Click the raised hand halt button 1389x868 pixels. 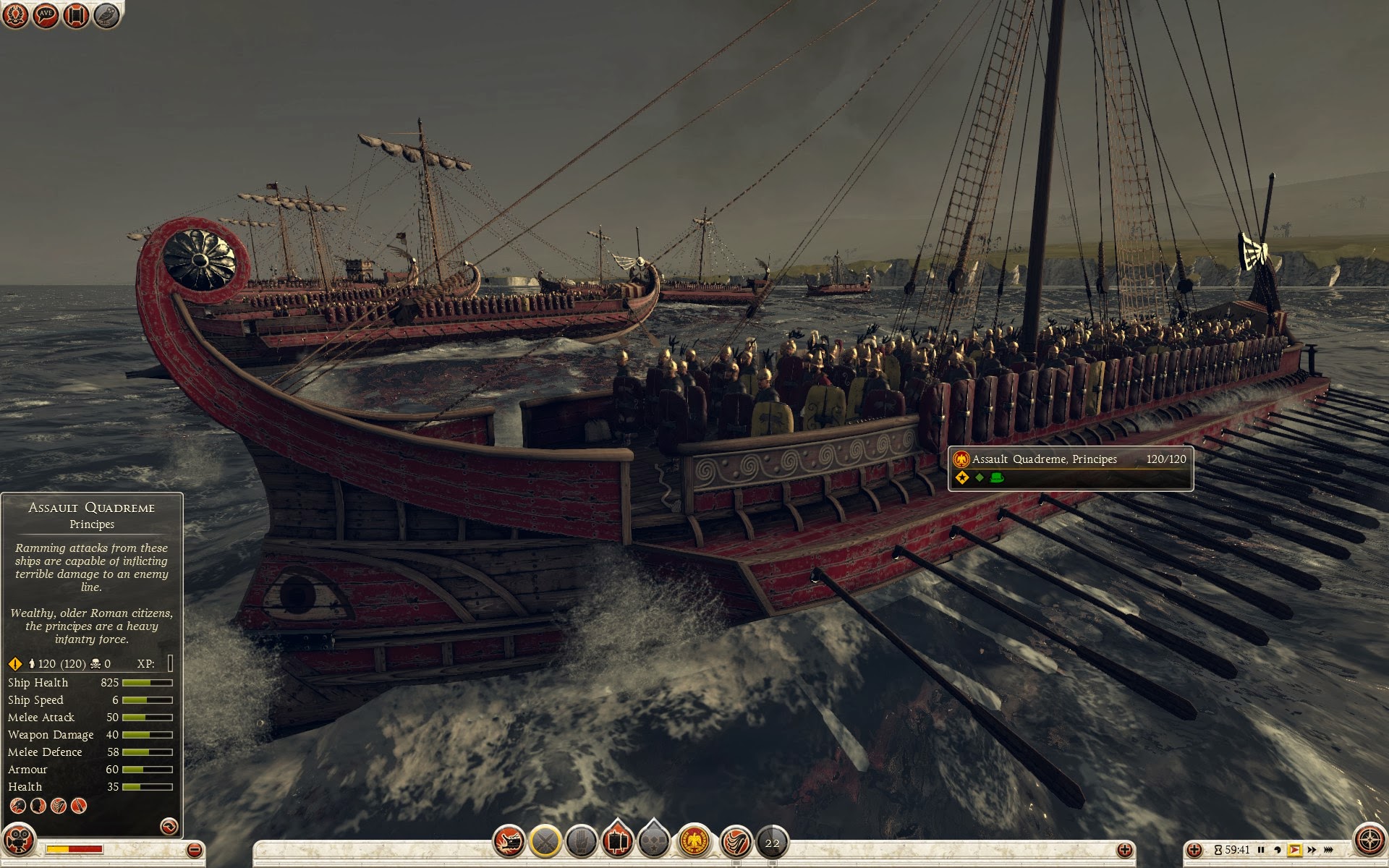coord(581,841)
